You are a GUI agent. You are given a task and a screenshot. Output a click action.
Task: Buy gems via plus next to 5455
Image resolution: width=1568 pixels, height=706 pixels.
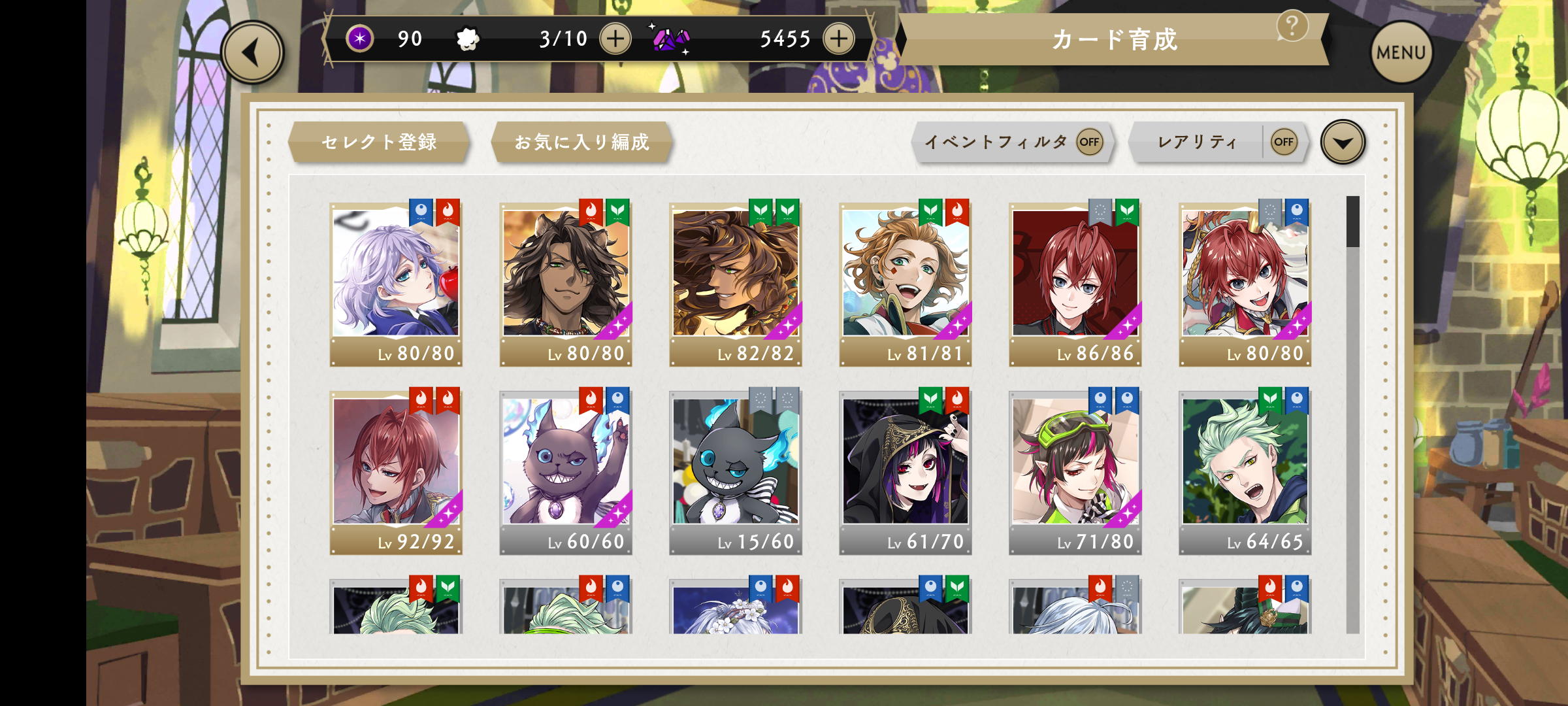[x=839, y=39]
